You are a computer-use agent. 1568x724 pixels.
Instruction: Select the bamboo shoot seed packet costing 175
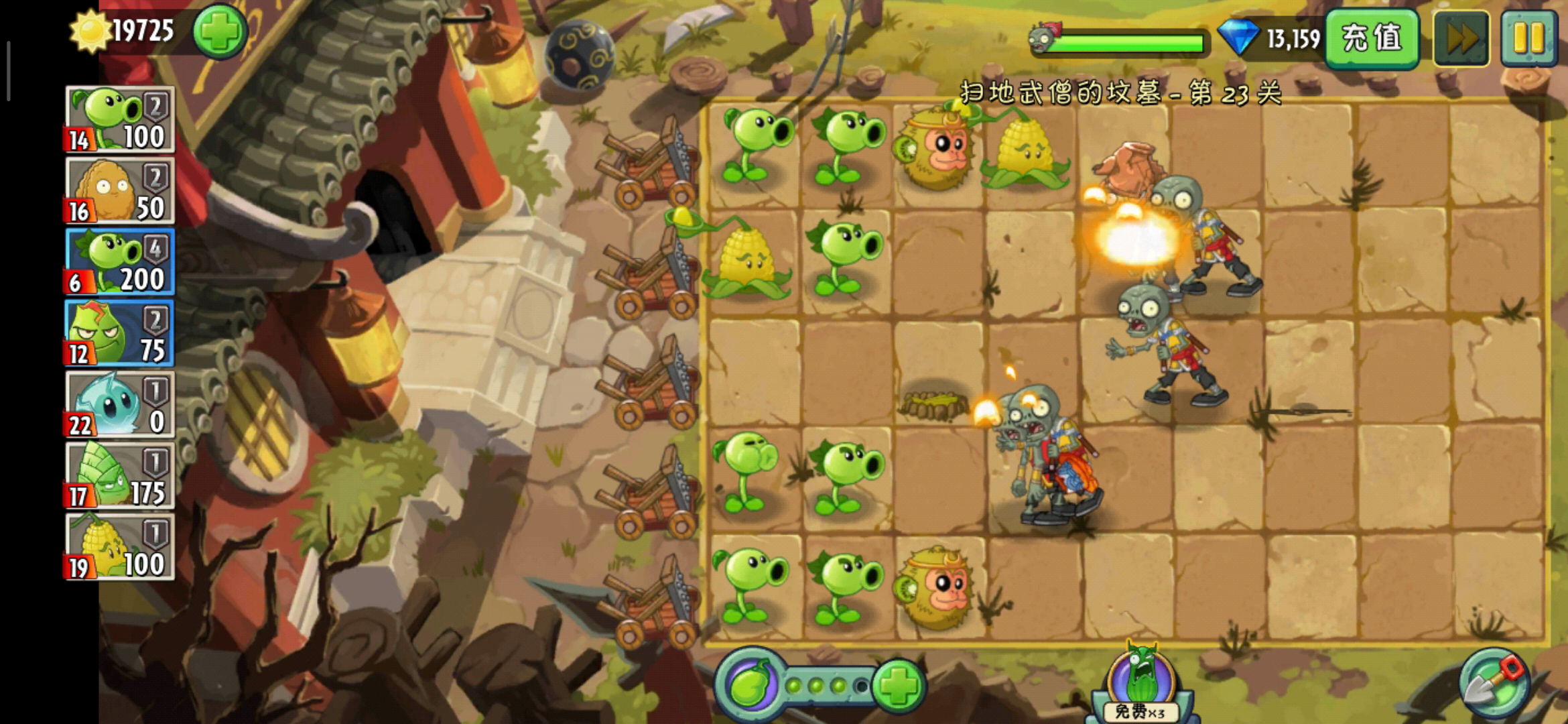pyautogui.click(x=120, y=476)
